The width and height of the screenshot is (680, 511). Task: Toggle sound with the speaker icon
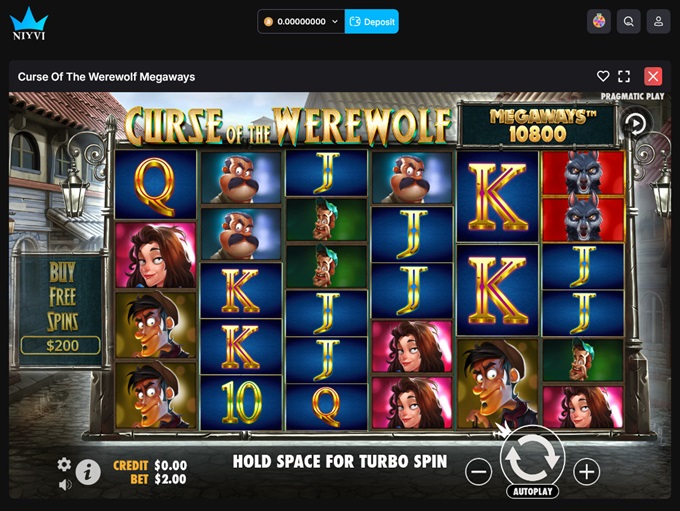pyautogui.click(x=64, y=485)
